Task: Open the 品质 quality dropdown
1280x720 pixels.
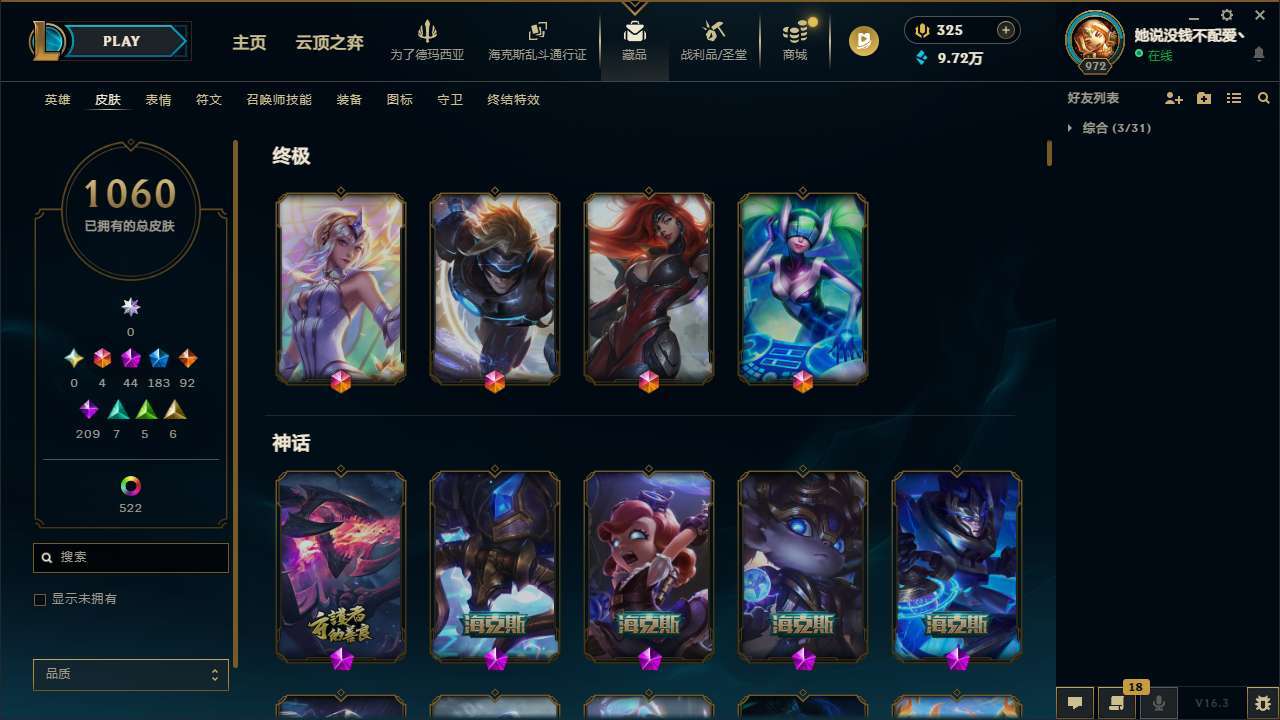Action: [130, 674]
